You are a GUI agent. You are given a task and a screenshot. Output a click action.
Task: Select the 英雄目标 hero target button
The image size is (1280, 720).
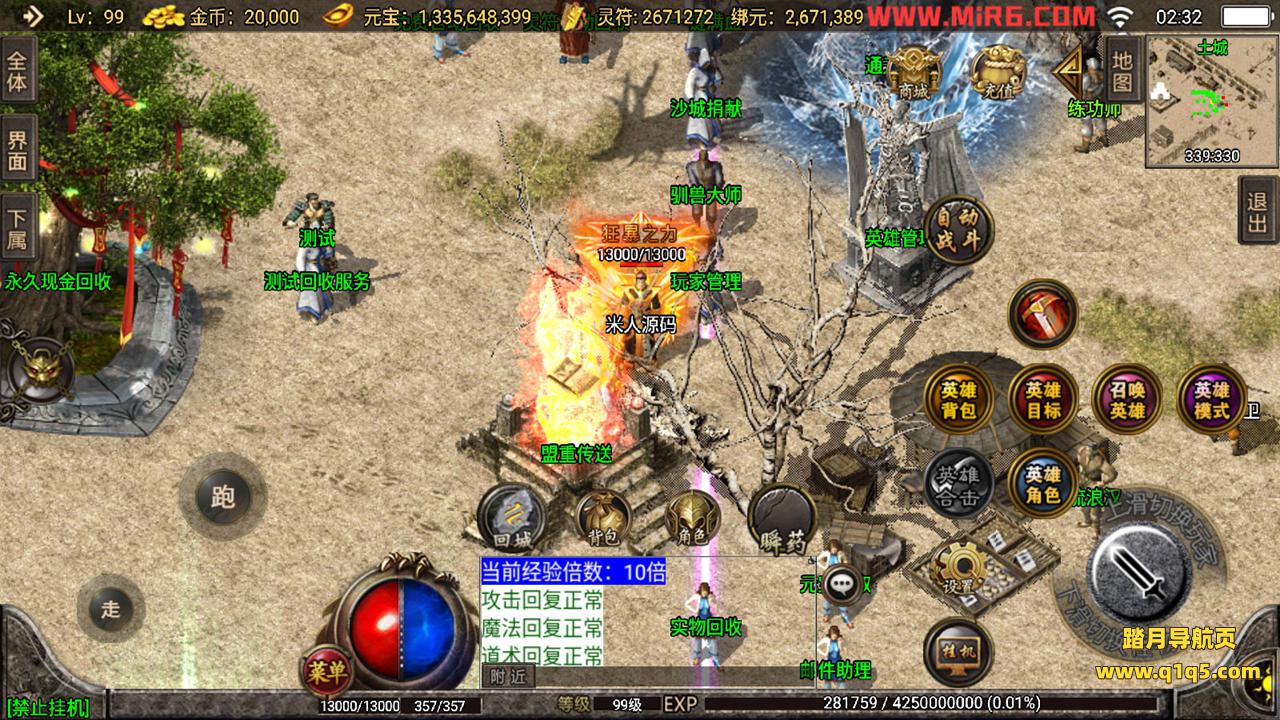tap(1042, 399)
